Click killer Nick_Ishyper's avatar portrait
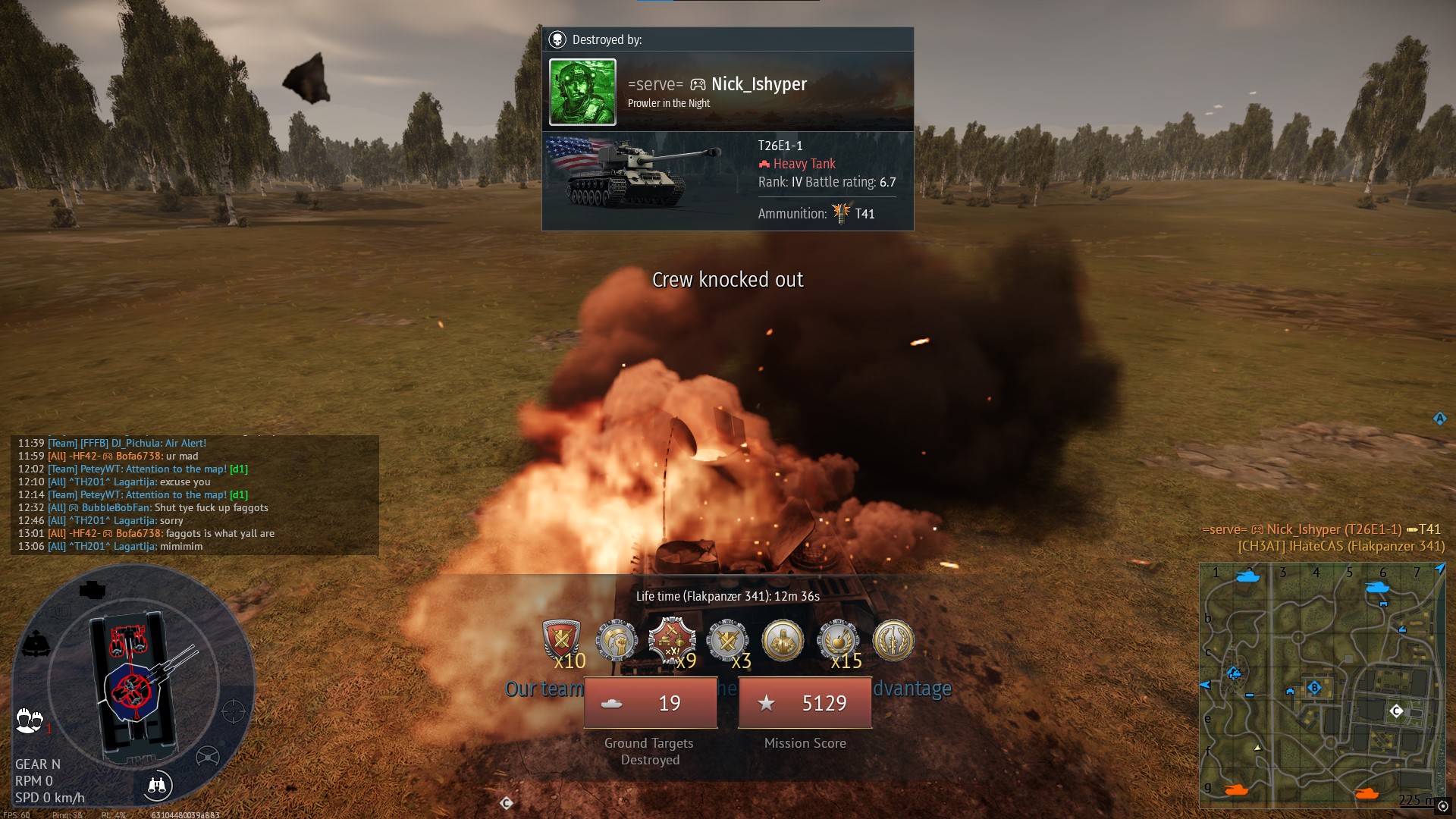This screenshot has width=1456, height=819. pos(582,92)
